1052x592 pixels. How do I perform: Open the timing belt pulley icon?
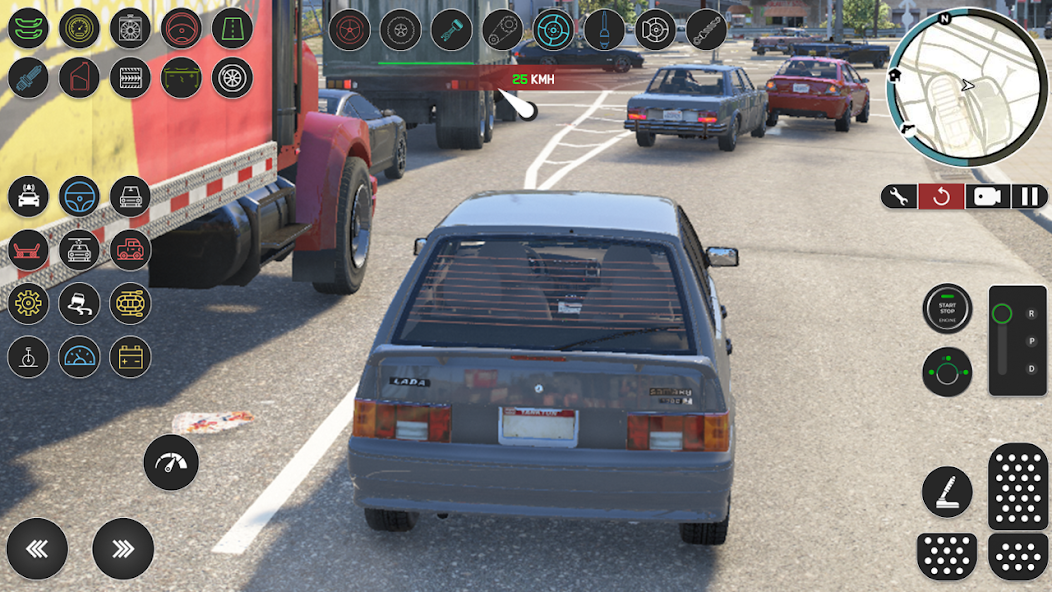[x=502, y=29]
